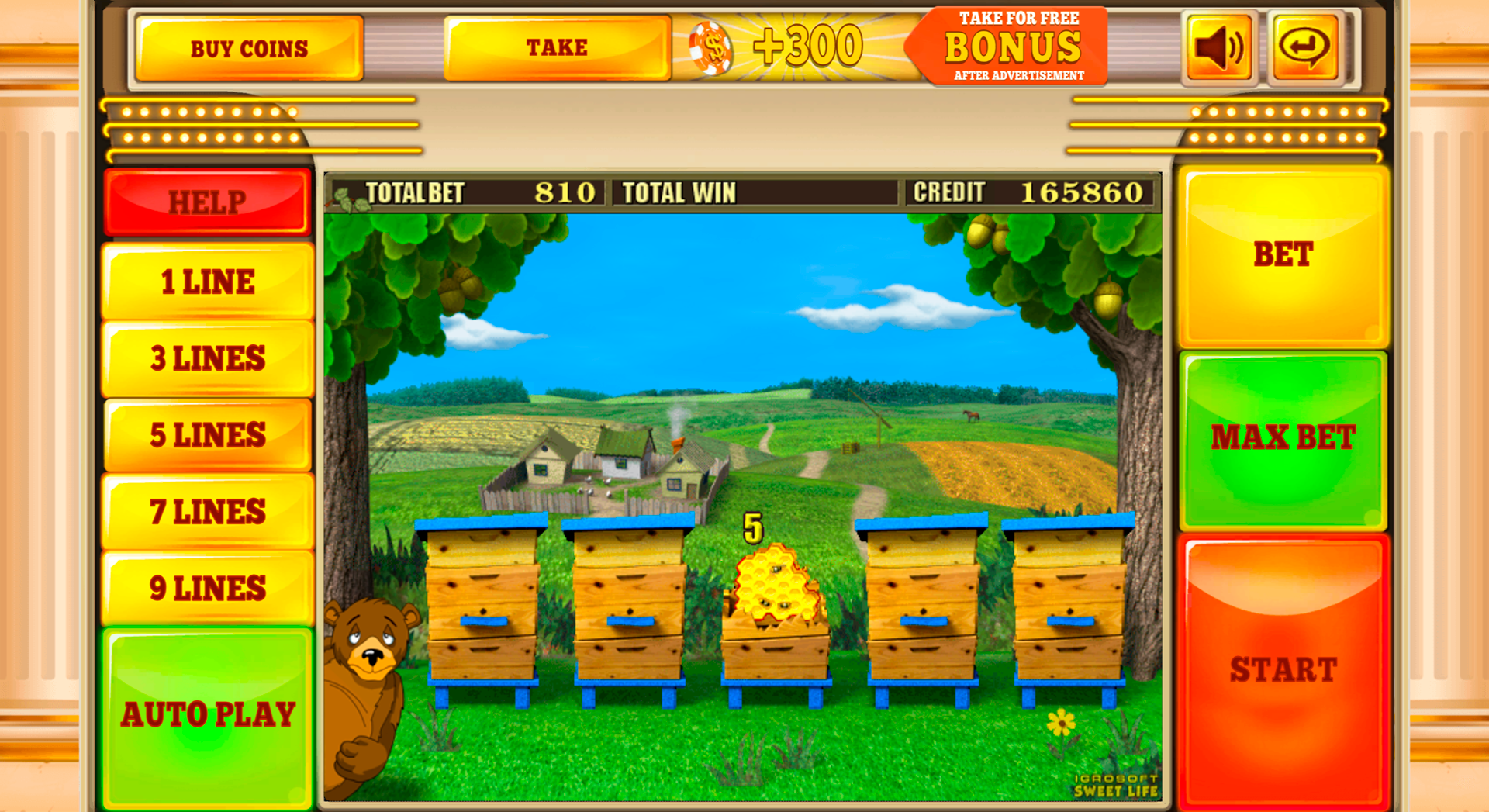Open the Help screen
This screenshot has height=812, width=1489.
(206, 202)
